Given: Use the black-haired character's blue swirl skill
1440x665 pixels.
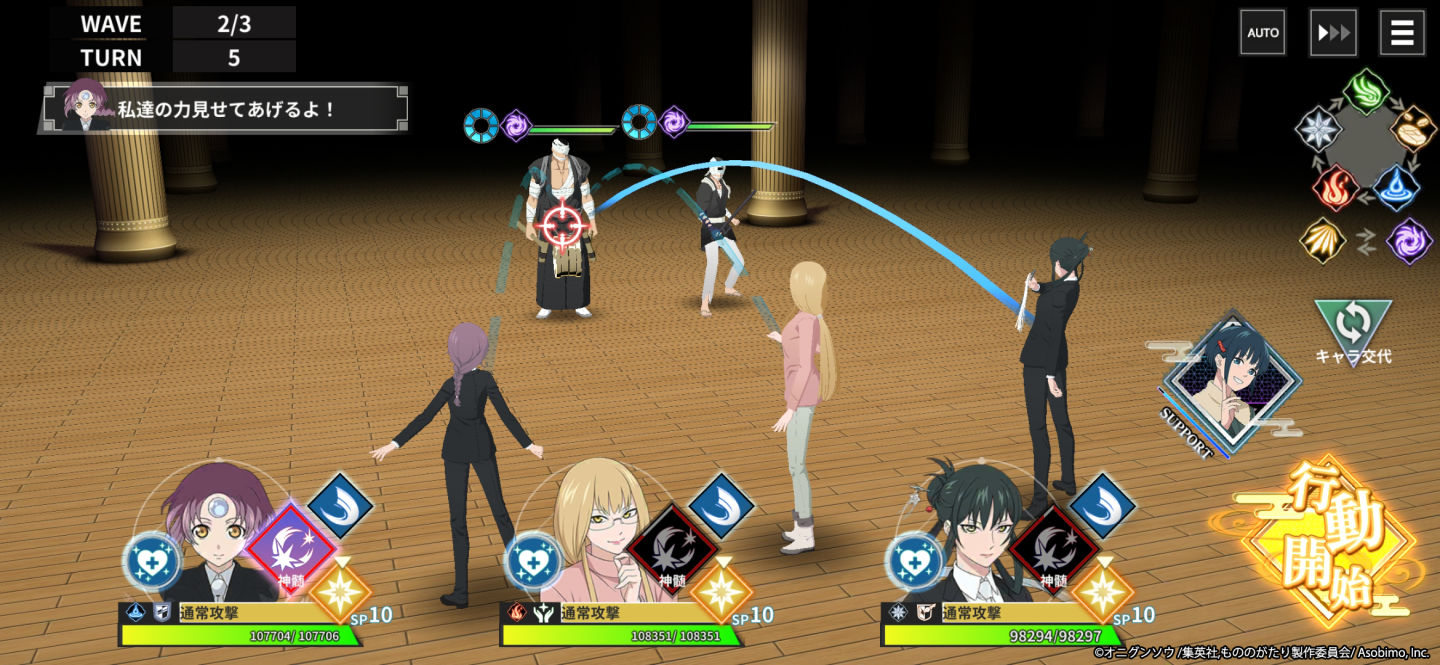Looking at the screenshot, I should click(1102, 505).
